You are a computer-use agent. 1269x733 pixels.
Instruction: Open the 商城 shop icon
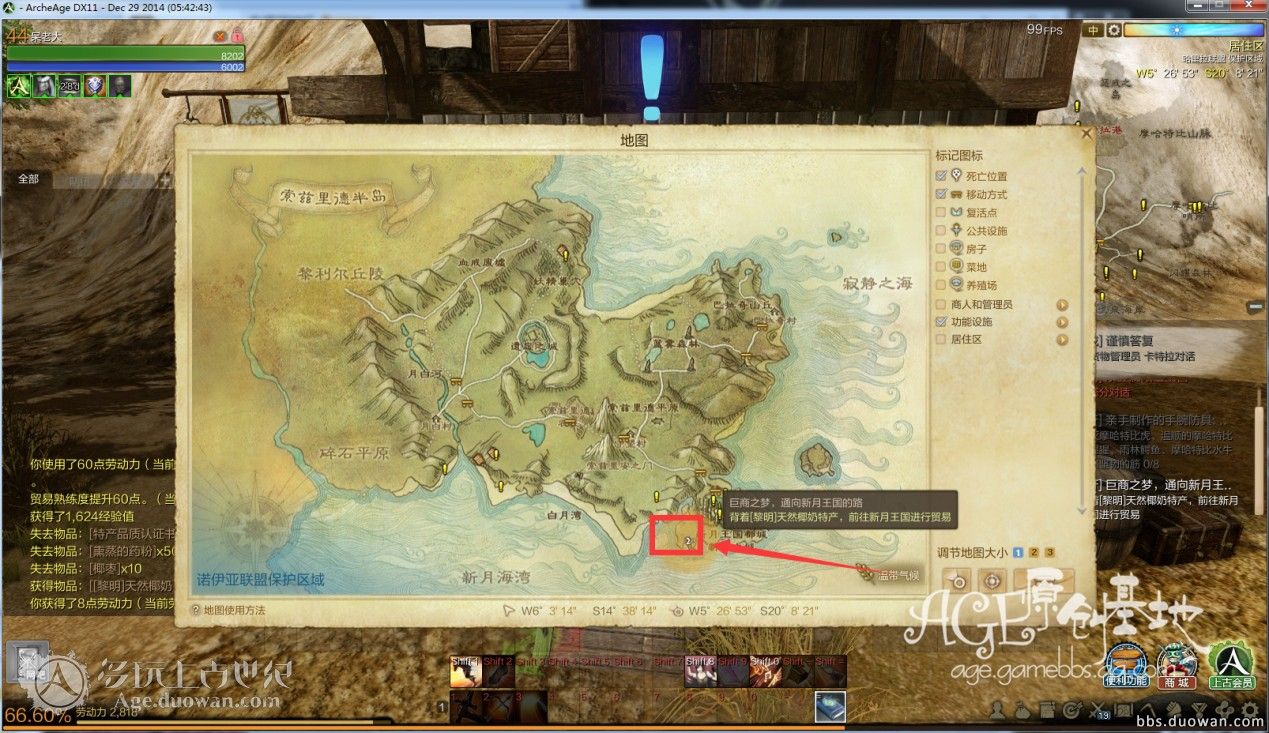(1176, 665)
